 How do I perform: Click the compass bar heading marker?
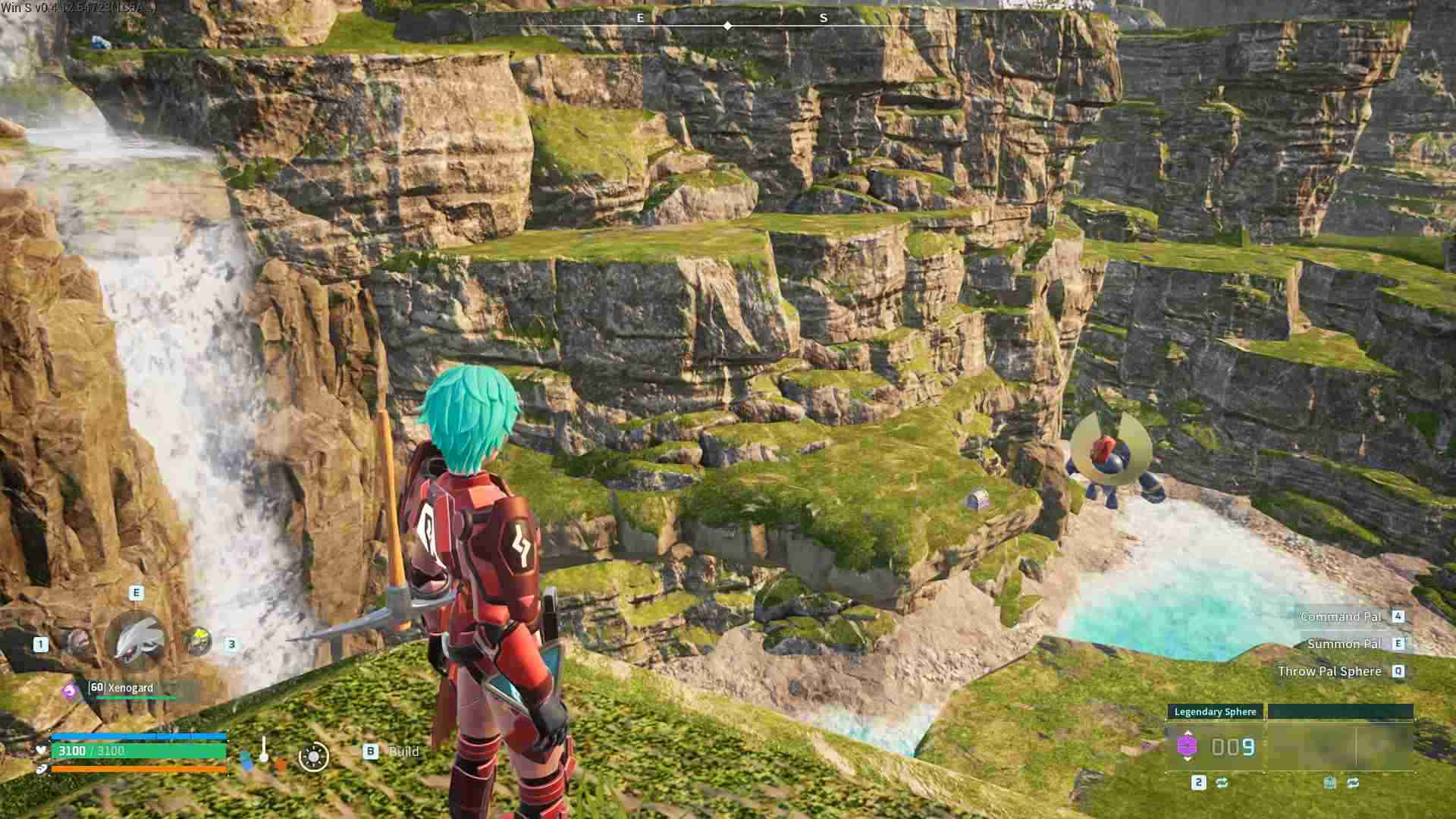coord(727,26)
